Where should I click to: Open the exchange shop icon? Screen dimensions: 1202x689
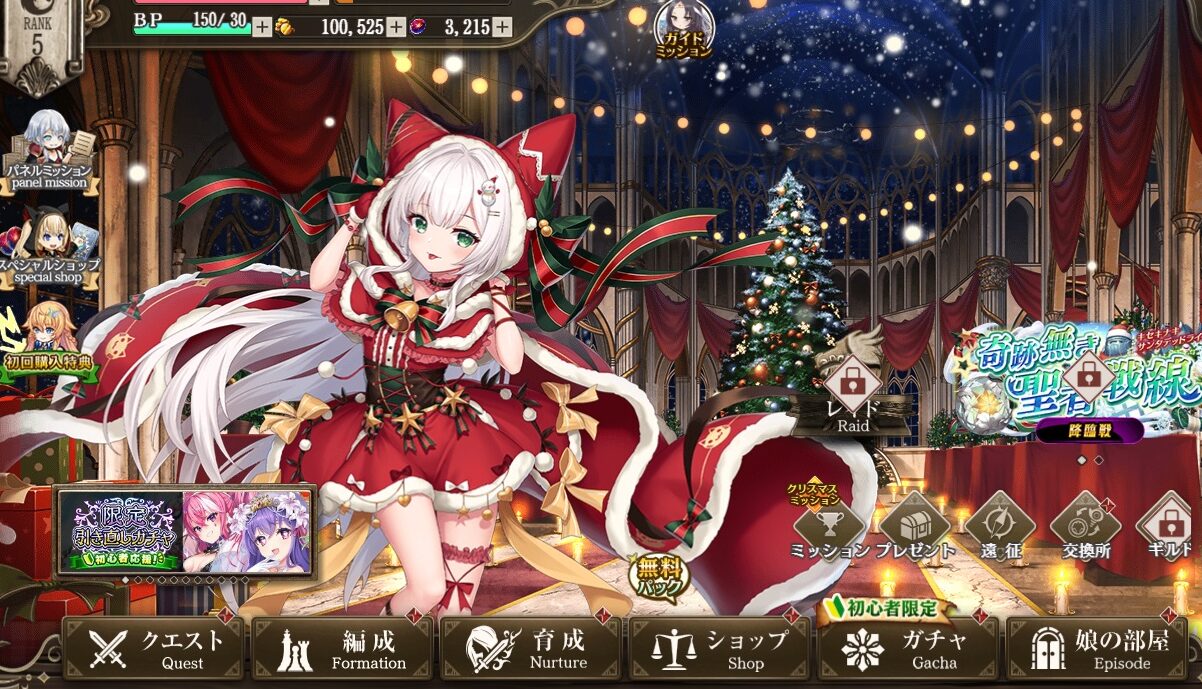[x=1084, y=527]
